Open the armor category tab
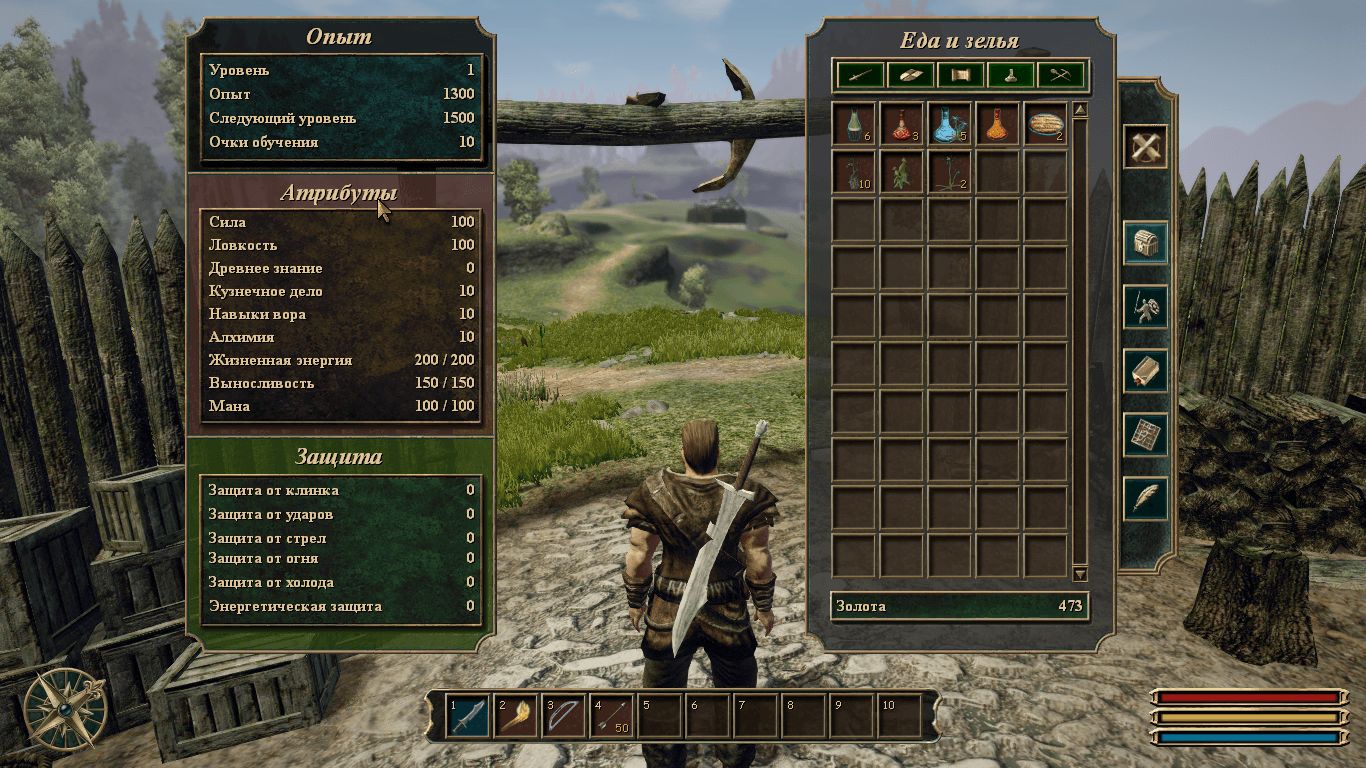This screenshot has width=1366, height=768. [x=910, y=75]
